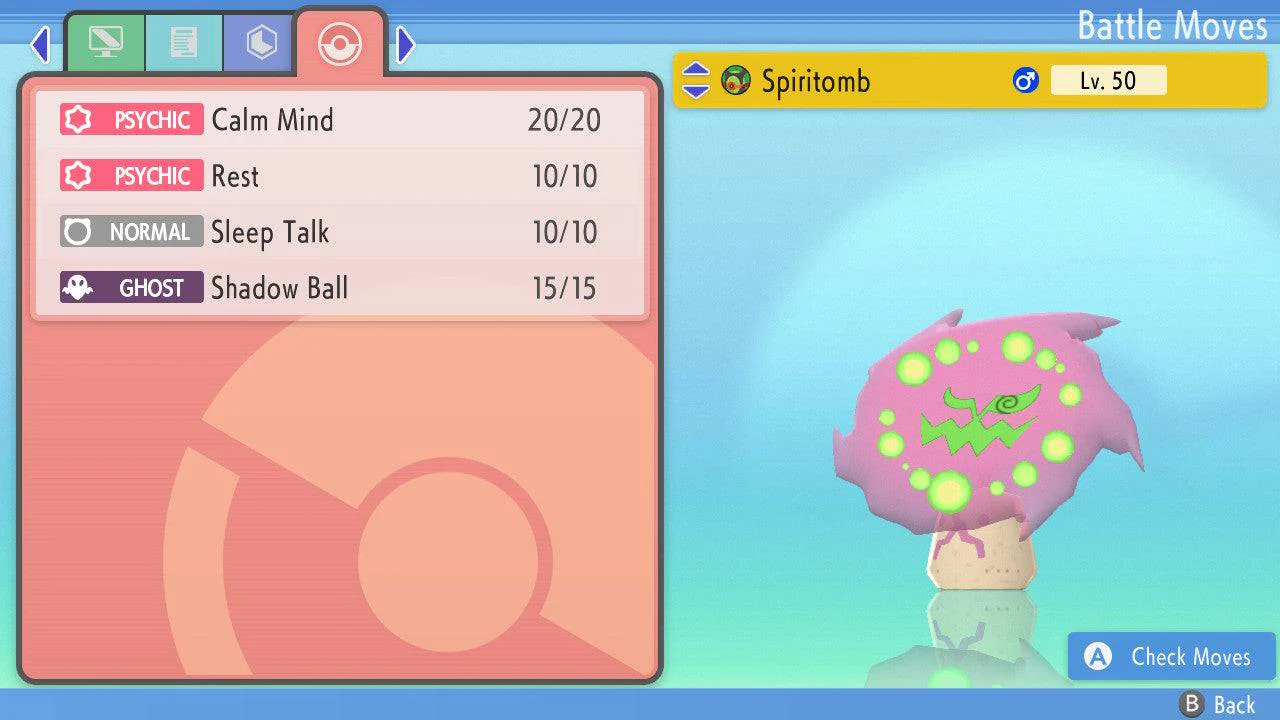Image resolution: width=1280 pixels, height=720 pixels.
Task: Switch to the green monitor icon tab
Action: click(x=105, y=43)
